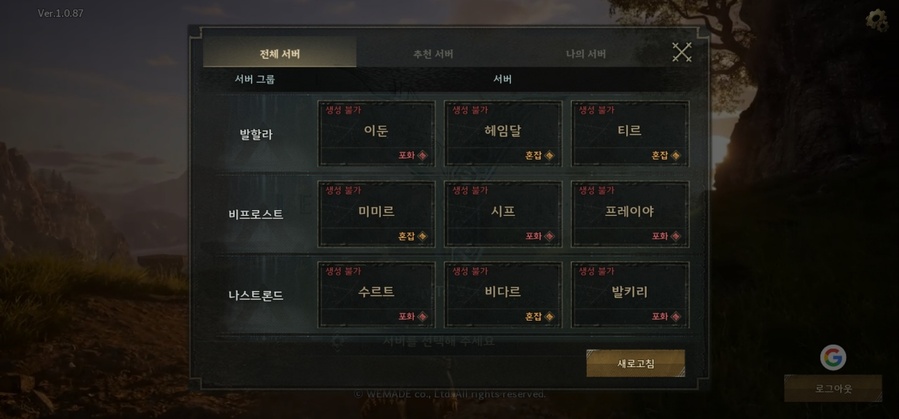
Task: Open the 추천 서버 tab
Action: [433, 53]
